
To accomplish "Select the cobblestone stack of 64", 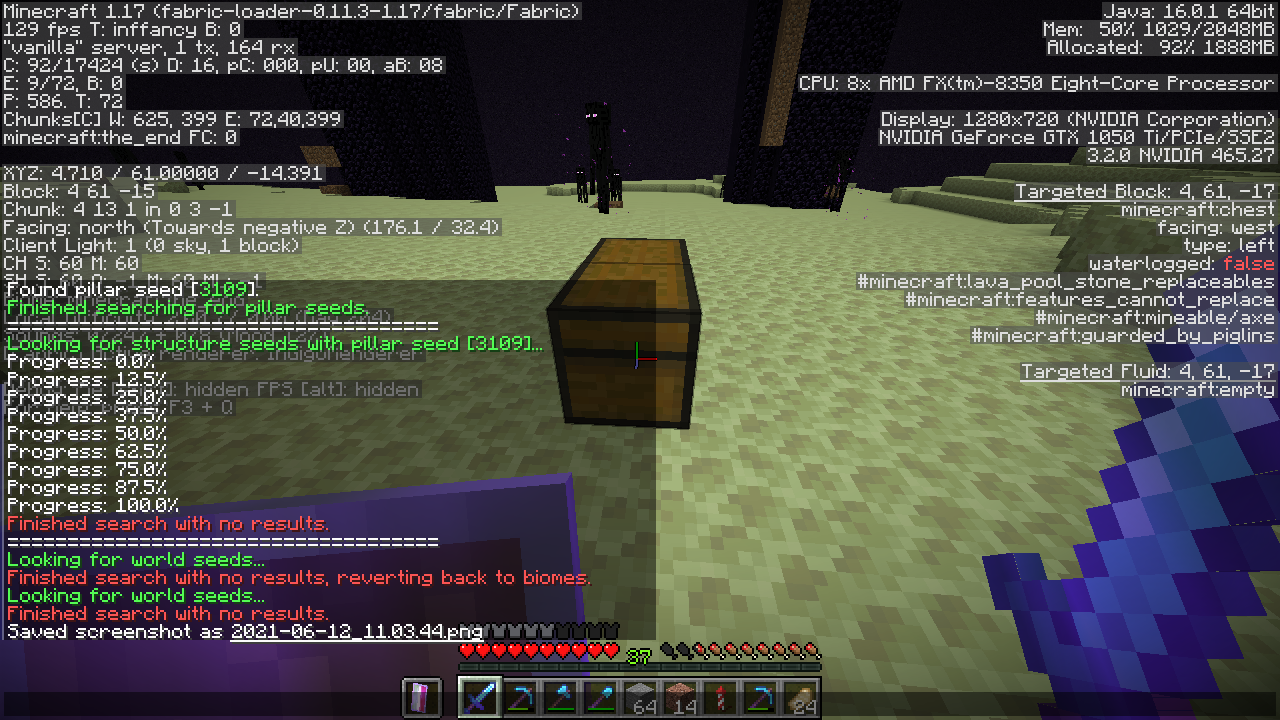I will click(641, 697).
